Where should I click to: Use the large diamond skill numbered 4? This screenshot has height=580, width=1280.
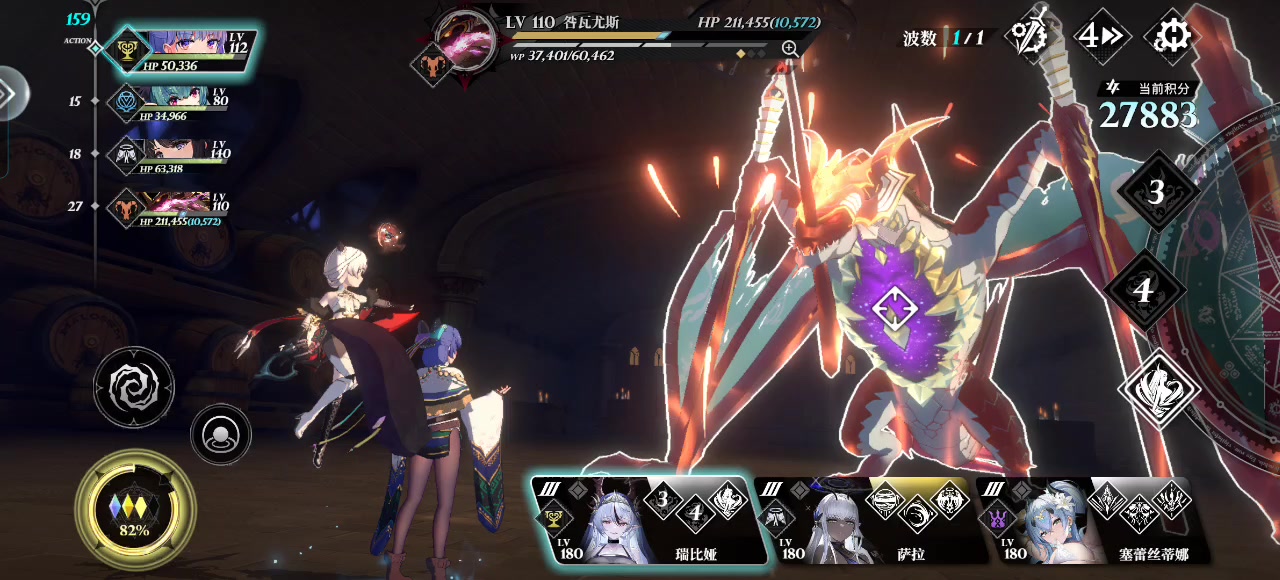(1144, 290)
